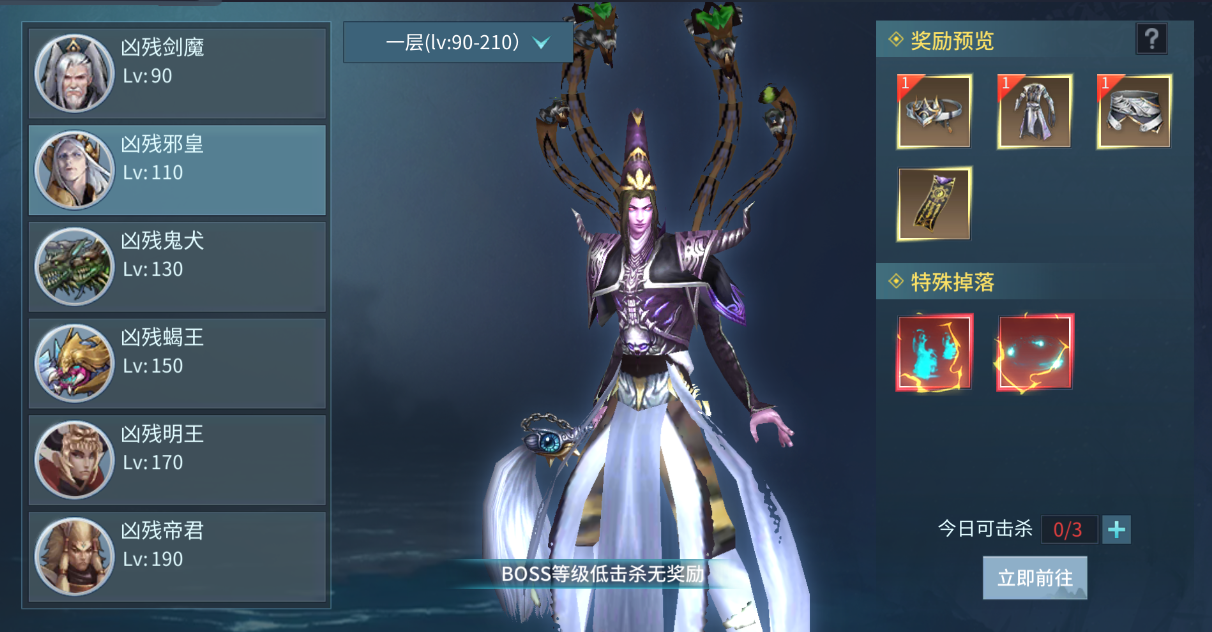Click the 立即前往 button

tap(1034, 578)
